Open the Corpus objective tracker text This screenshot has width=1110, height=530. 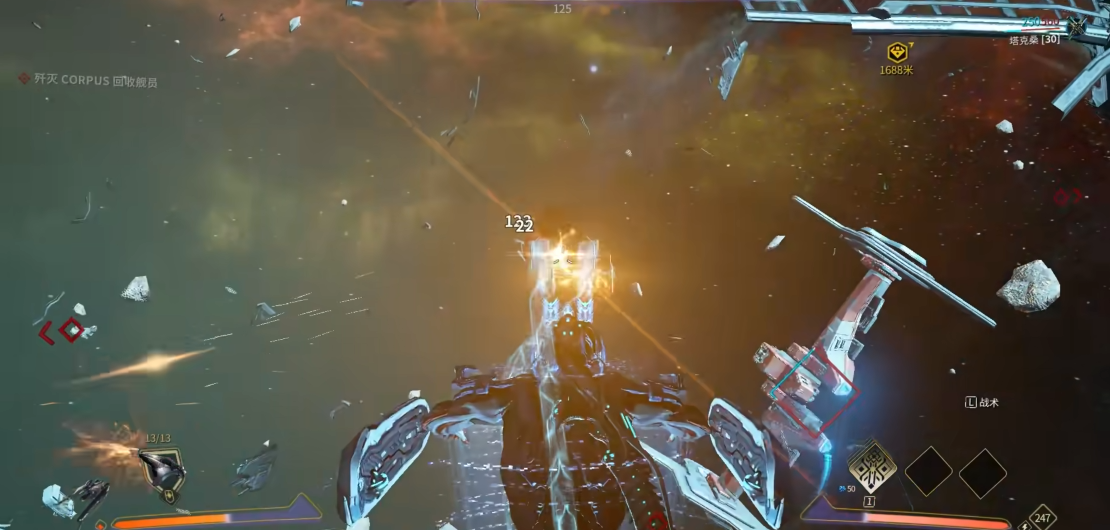point(96,81)
